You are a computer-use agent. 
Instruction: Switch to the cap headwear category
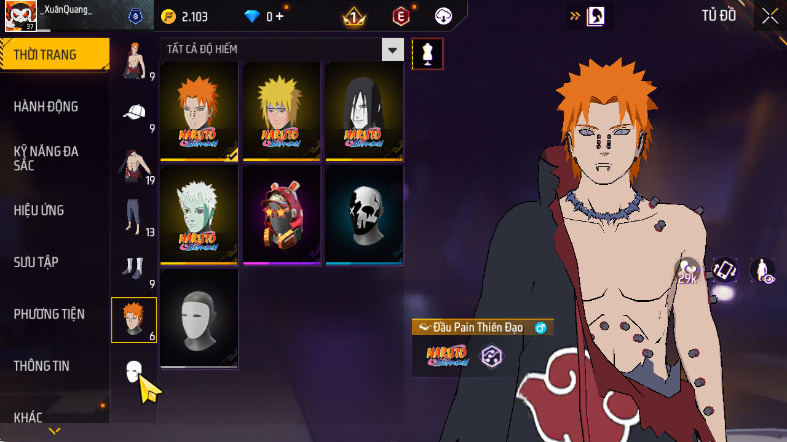[x=134, y=114]
